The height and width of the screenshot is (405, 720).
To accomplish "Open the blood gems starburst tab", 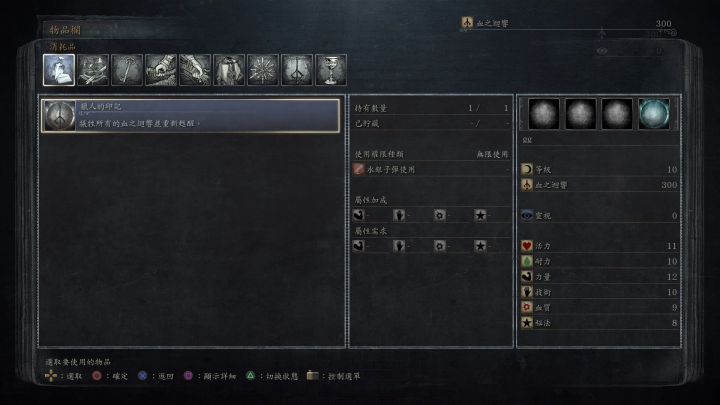I will [263, 69].
